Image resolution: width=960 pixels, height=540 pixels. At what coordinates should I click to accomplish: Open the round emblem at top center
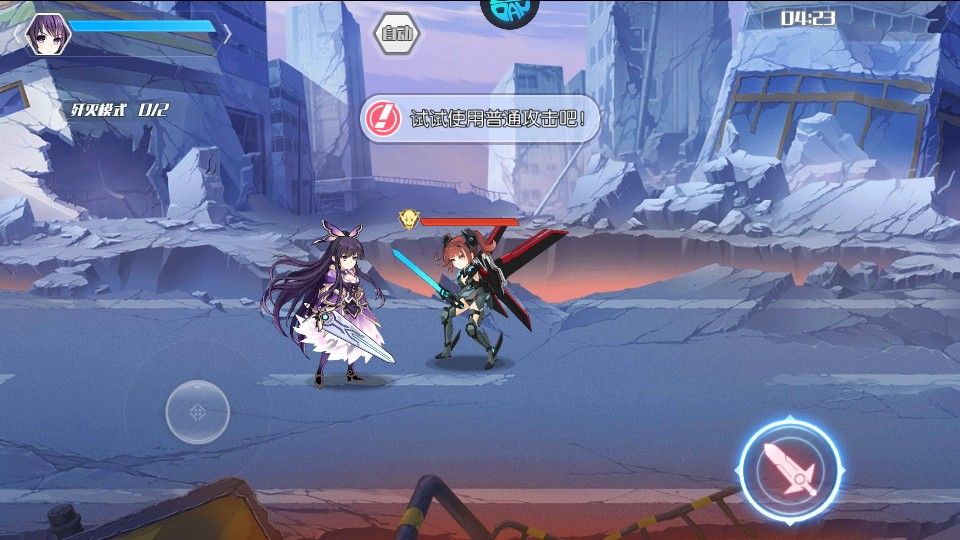[x=509, y=9]
